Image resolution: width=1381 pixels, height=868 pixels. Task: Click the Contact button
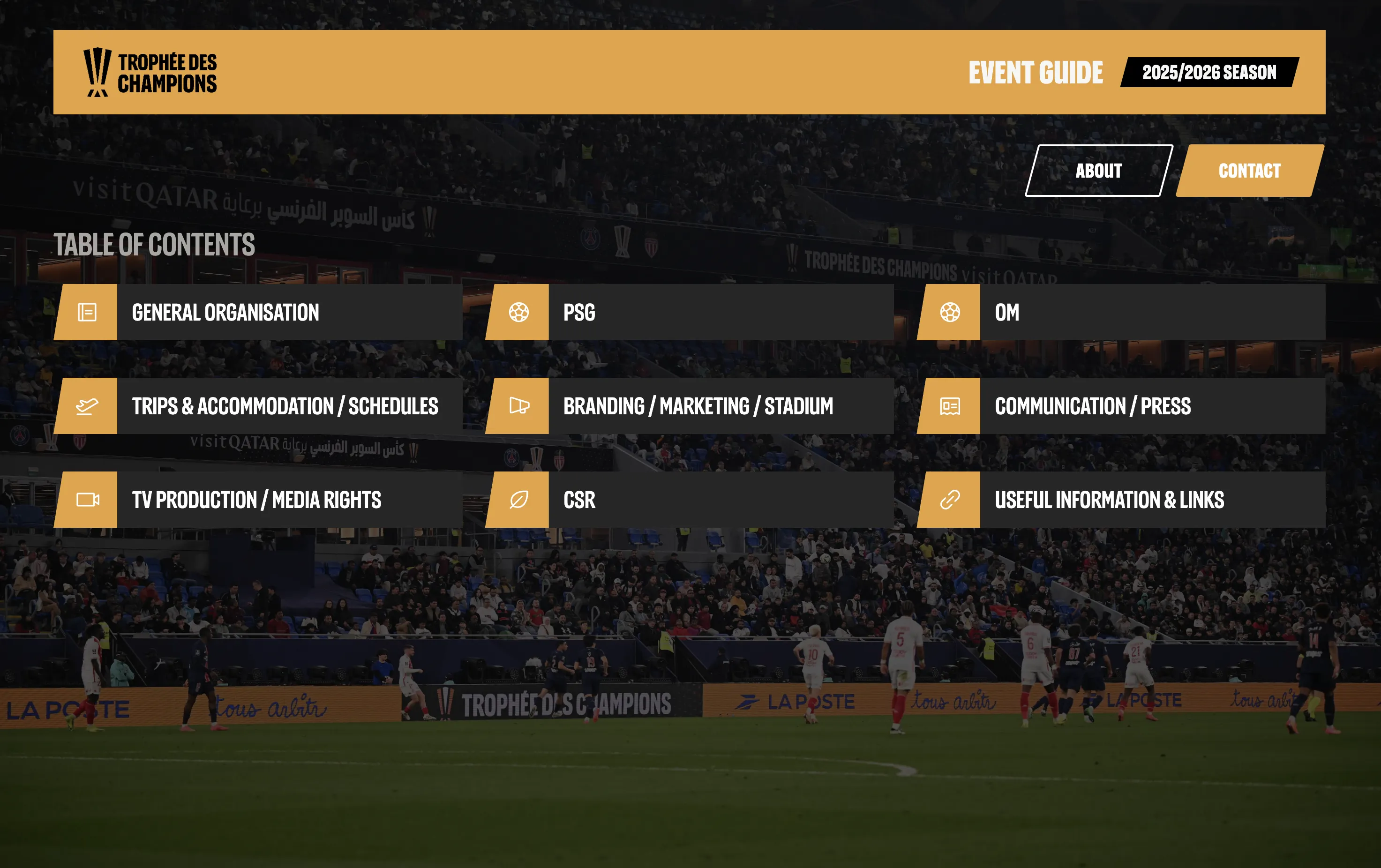click(x=1249, y=171)
